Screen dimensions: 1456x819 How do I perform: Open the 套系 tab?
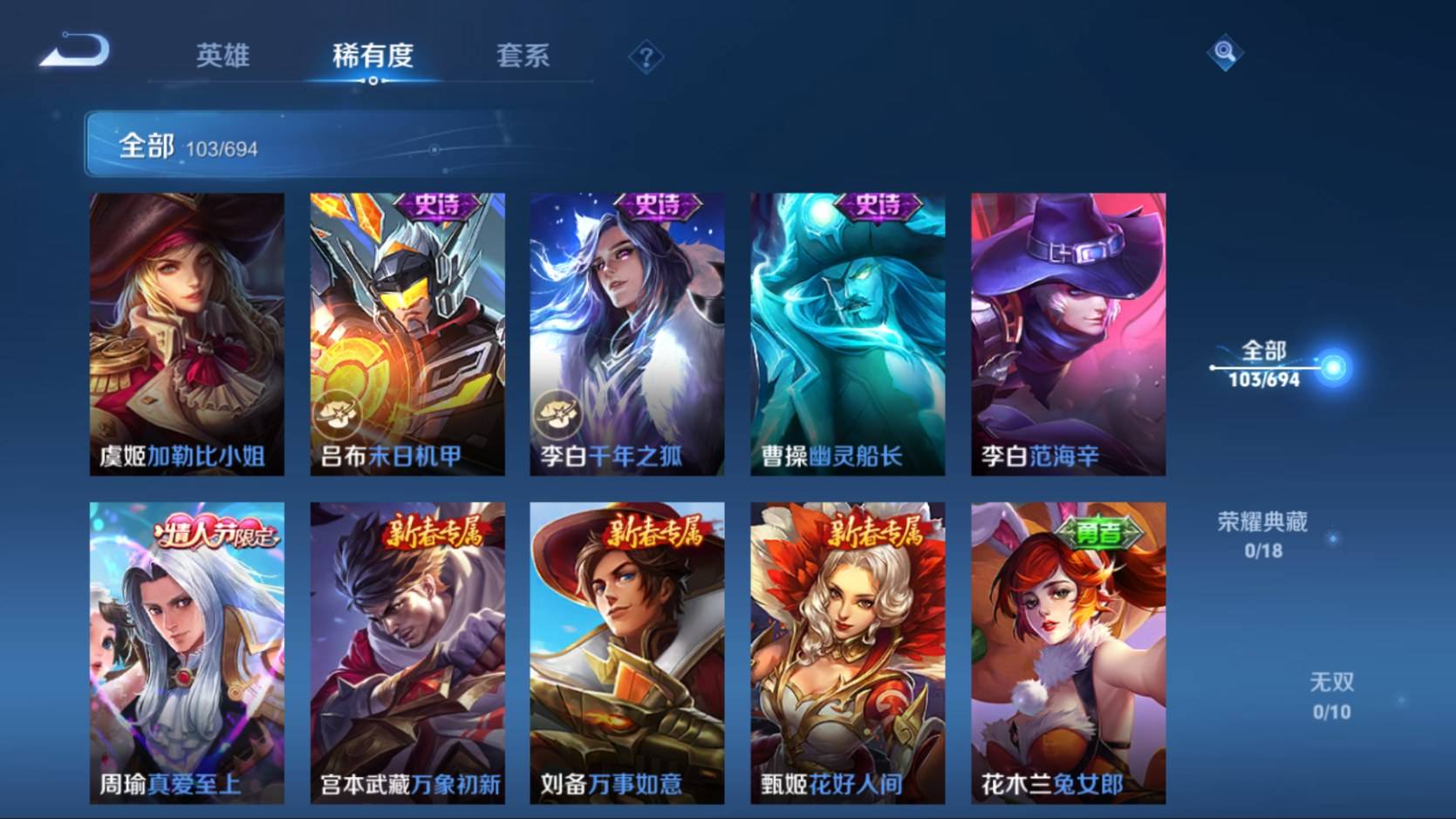tap(523, 56)
